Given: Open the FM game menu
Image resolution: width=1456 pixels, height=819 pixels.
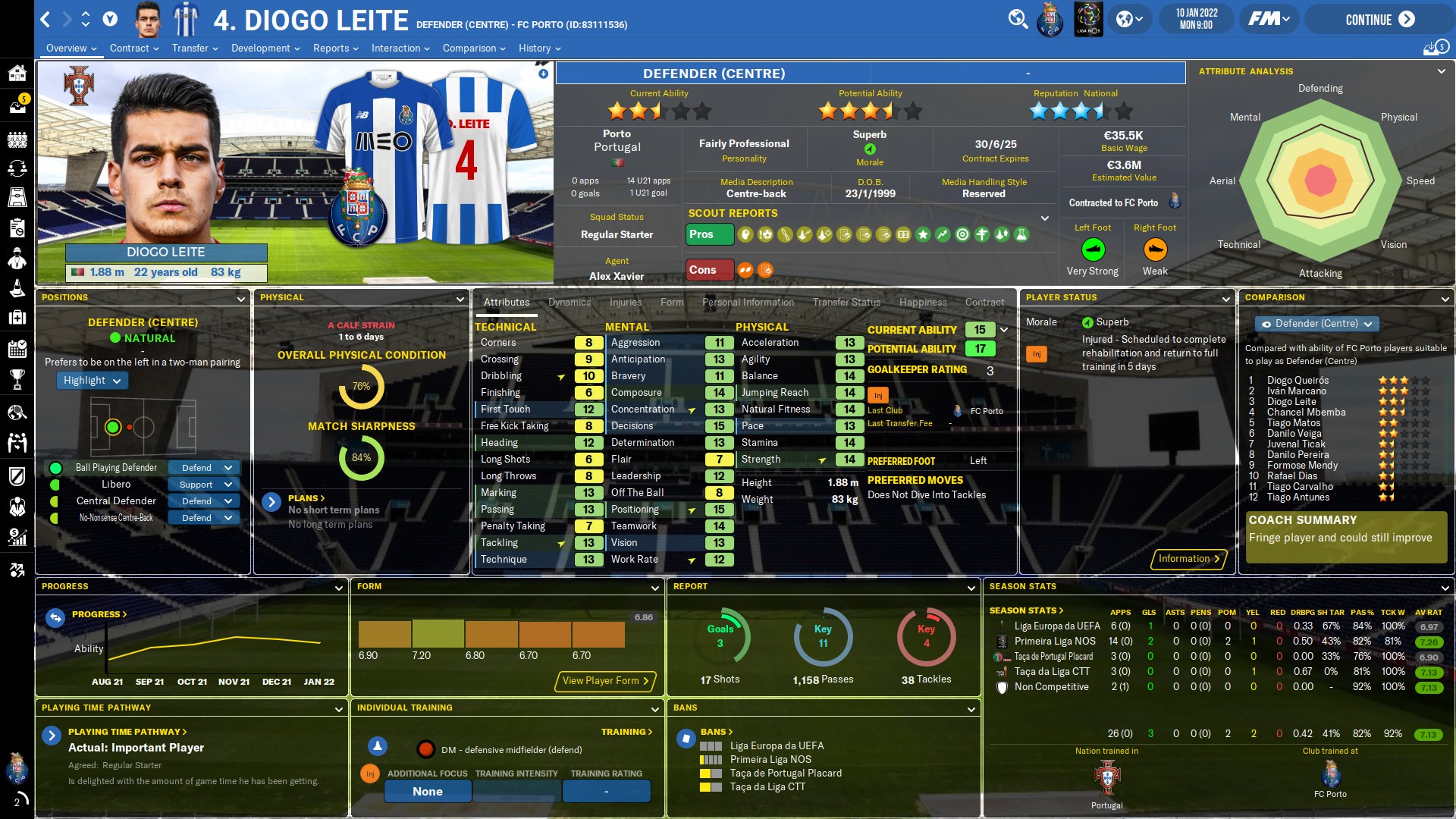Looking at the screenshot, I should tap(1269, 19).
